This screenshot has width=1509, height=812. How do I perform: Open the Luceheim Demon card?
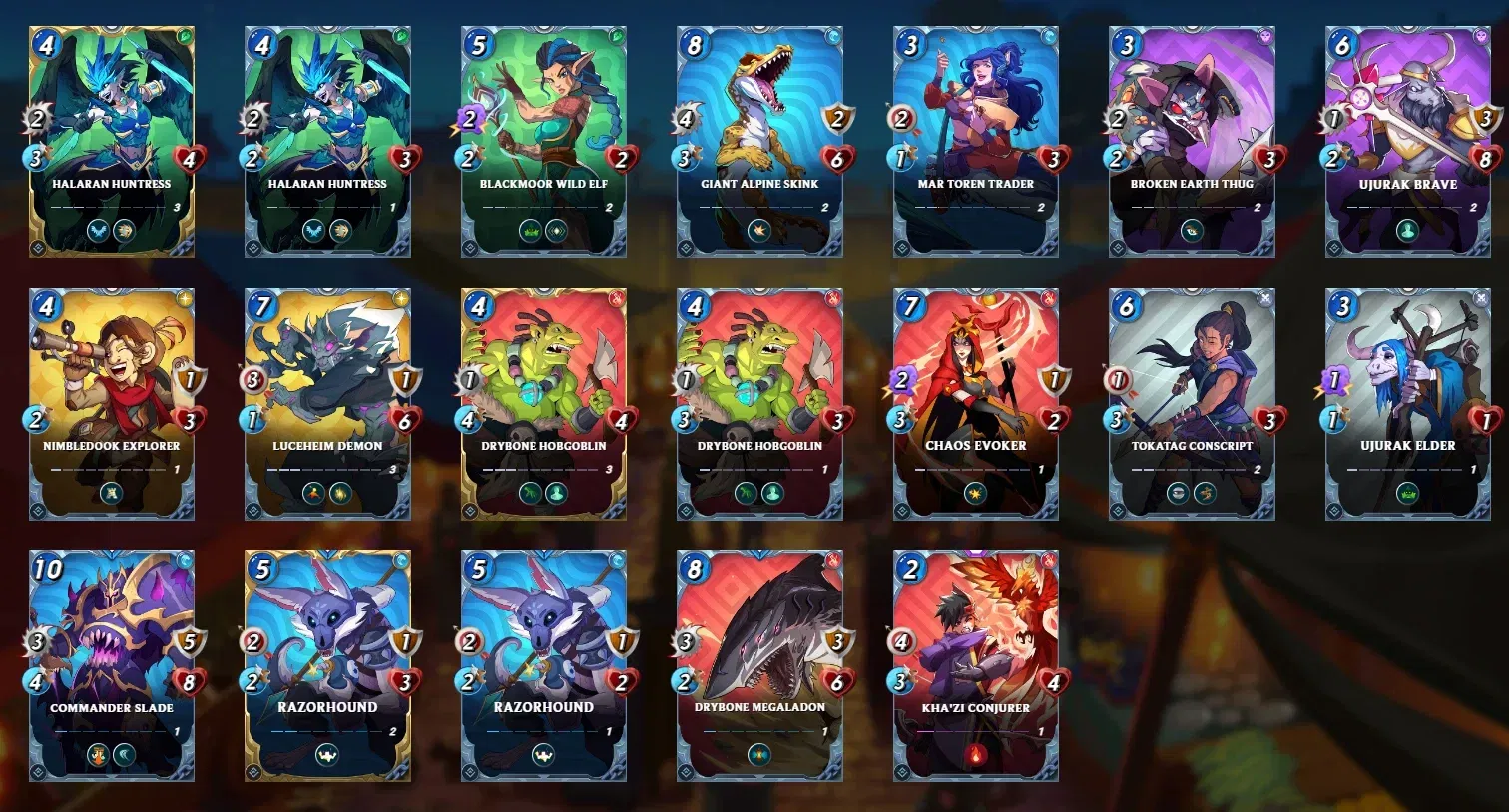(327, 403)
